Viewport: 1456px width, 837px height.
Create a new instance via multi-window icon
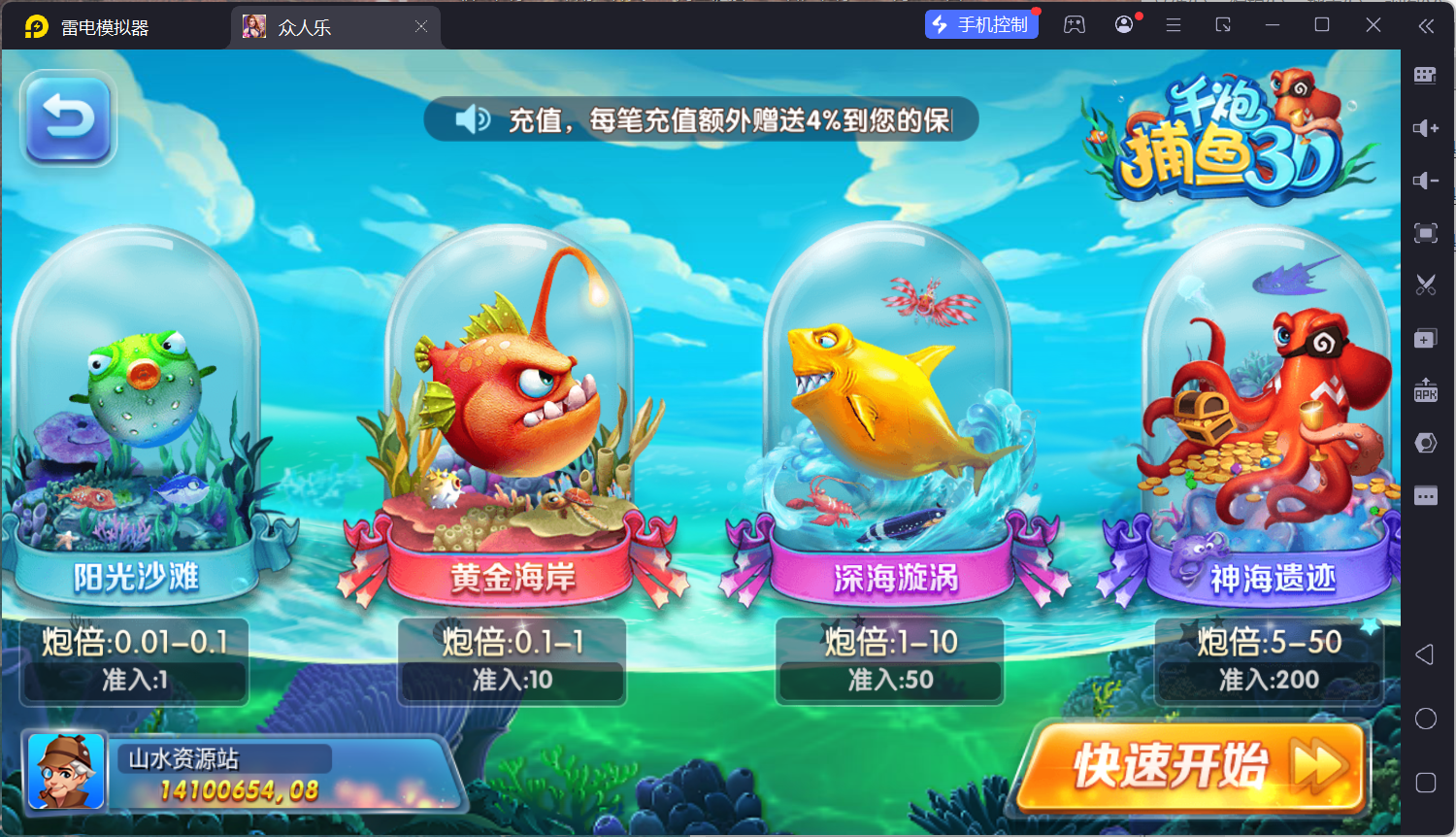tap(1425, 337)
